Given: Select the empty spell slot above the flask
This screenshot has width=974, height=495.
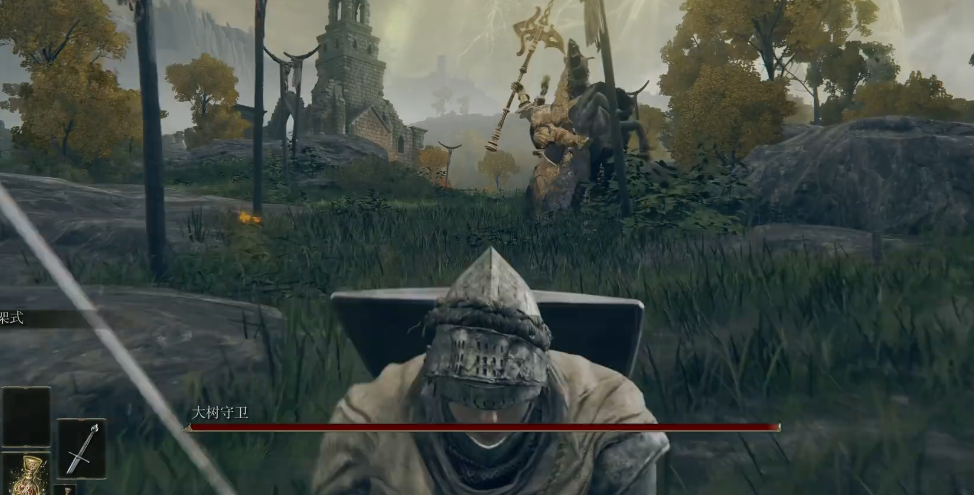Looking at the screenshot, I should click(26, 416).
